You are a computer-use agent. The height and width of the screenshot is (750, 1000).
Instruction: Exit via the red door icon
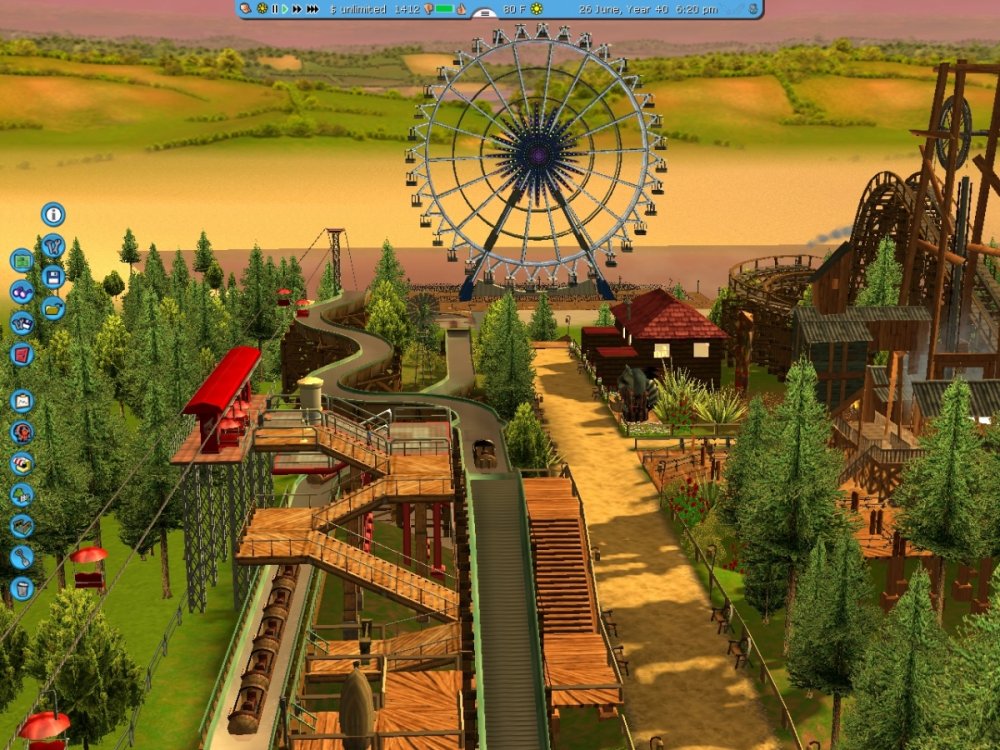pos(21,354)
